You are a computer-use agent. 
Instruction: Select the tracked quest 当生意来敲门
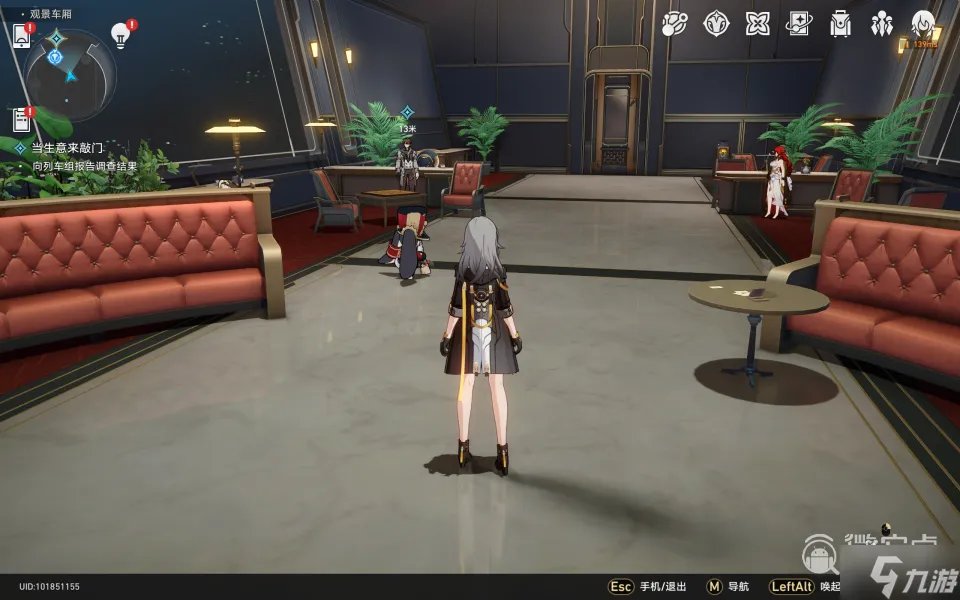[x=67, y=147]
